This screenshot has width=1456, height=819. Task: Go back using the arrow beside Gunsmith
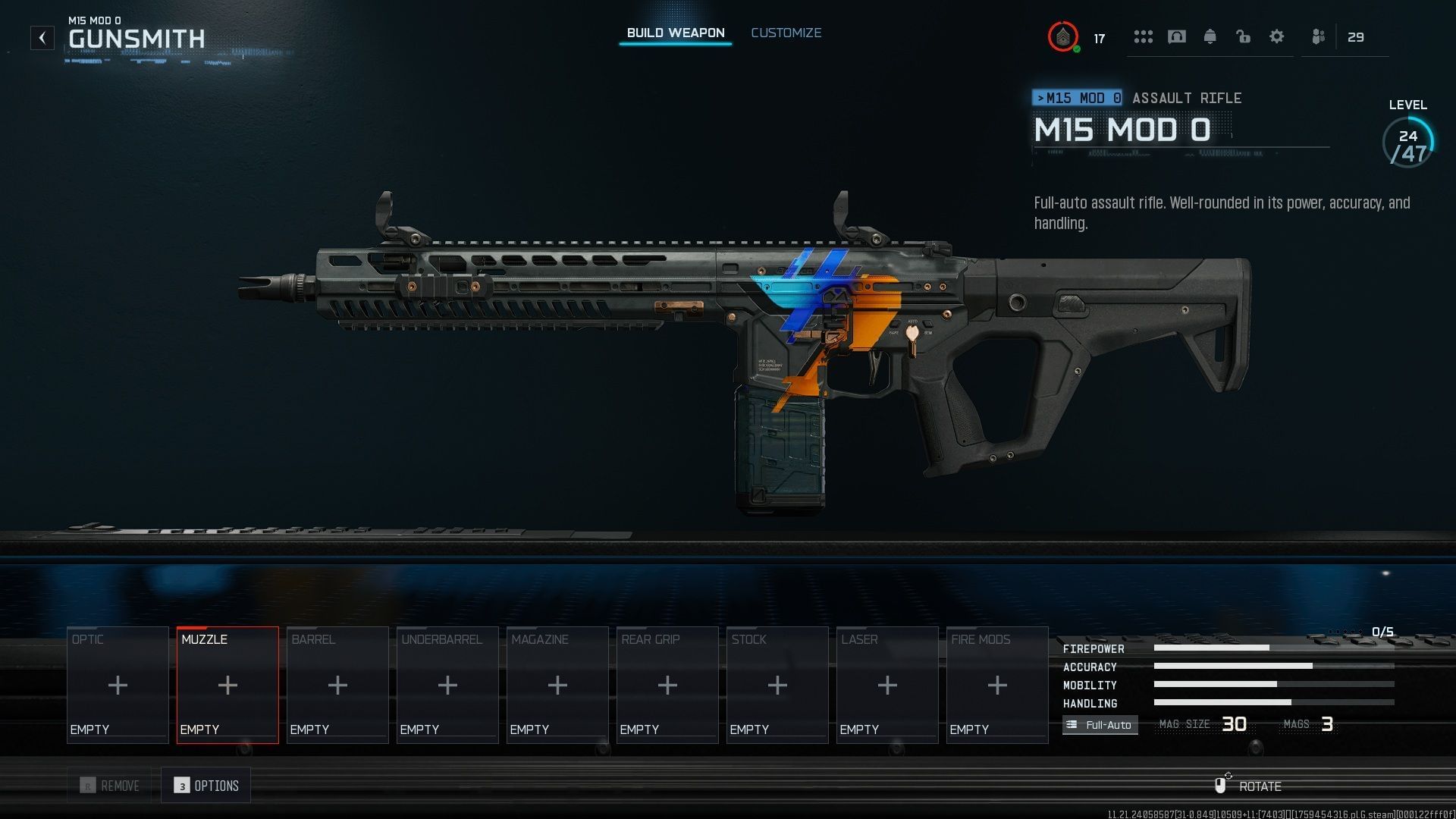click(x=42, y=38)
